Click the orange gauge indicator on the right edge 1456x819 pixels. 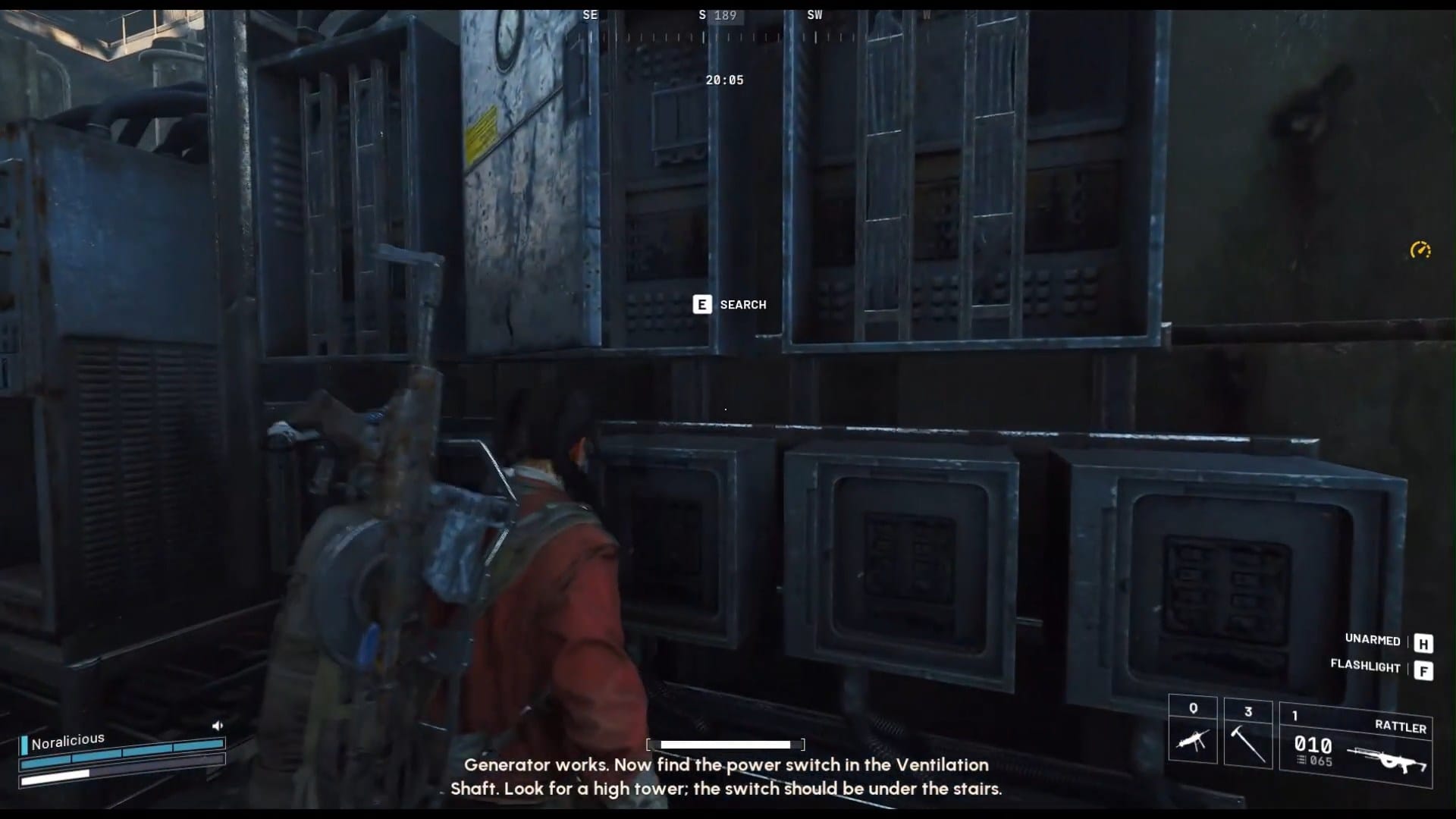pos(1420,250)
